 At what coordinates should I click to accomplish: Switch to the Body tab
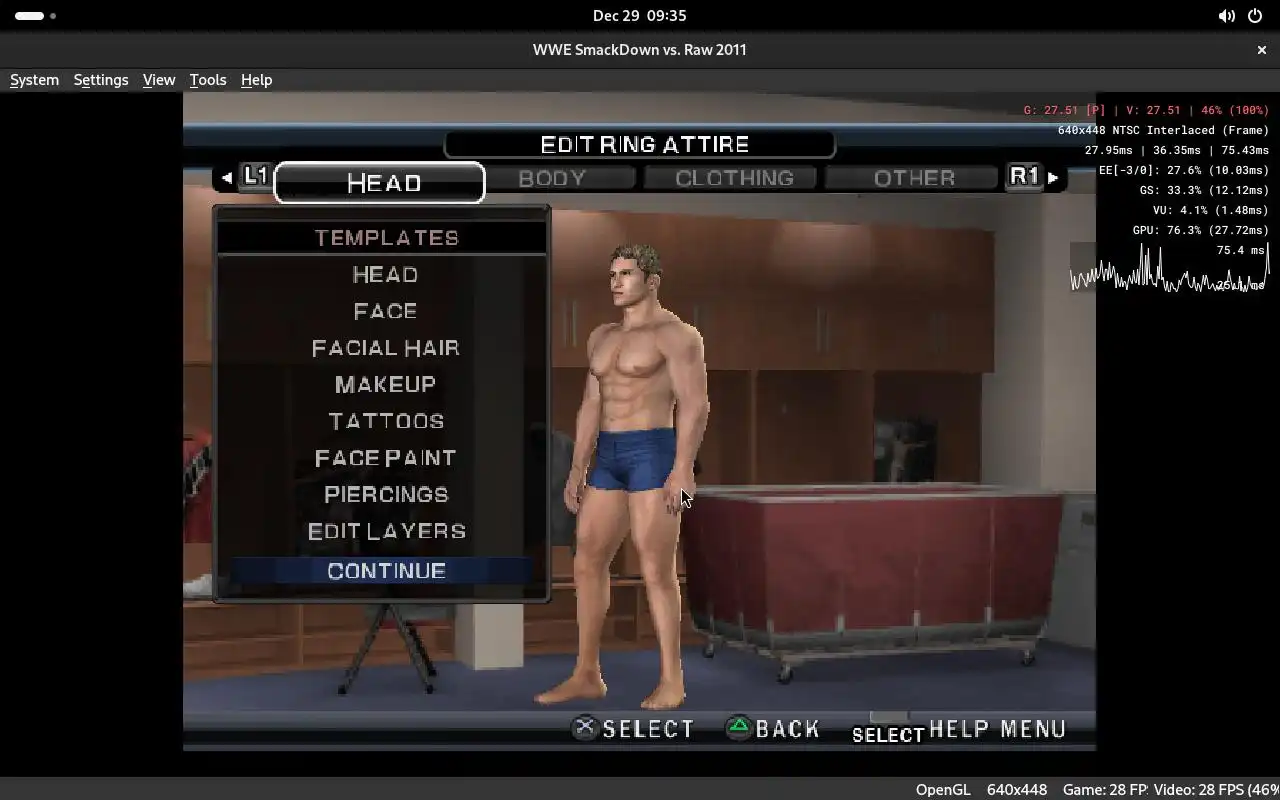pyautogui.click(x=552, y=178)
